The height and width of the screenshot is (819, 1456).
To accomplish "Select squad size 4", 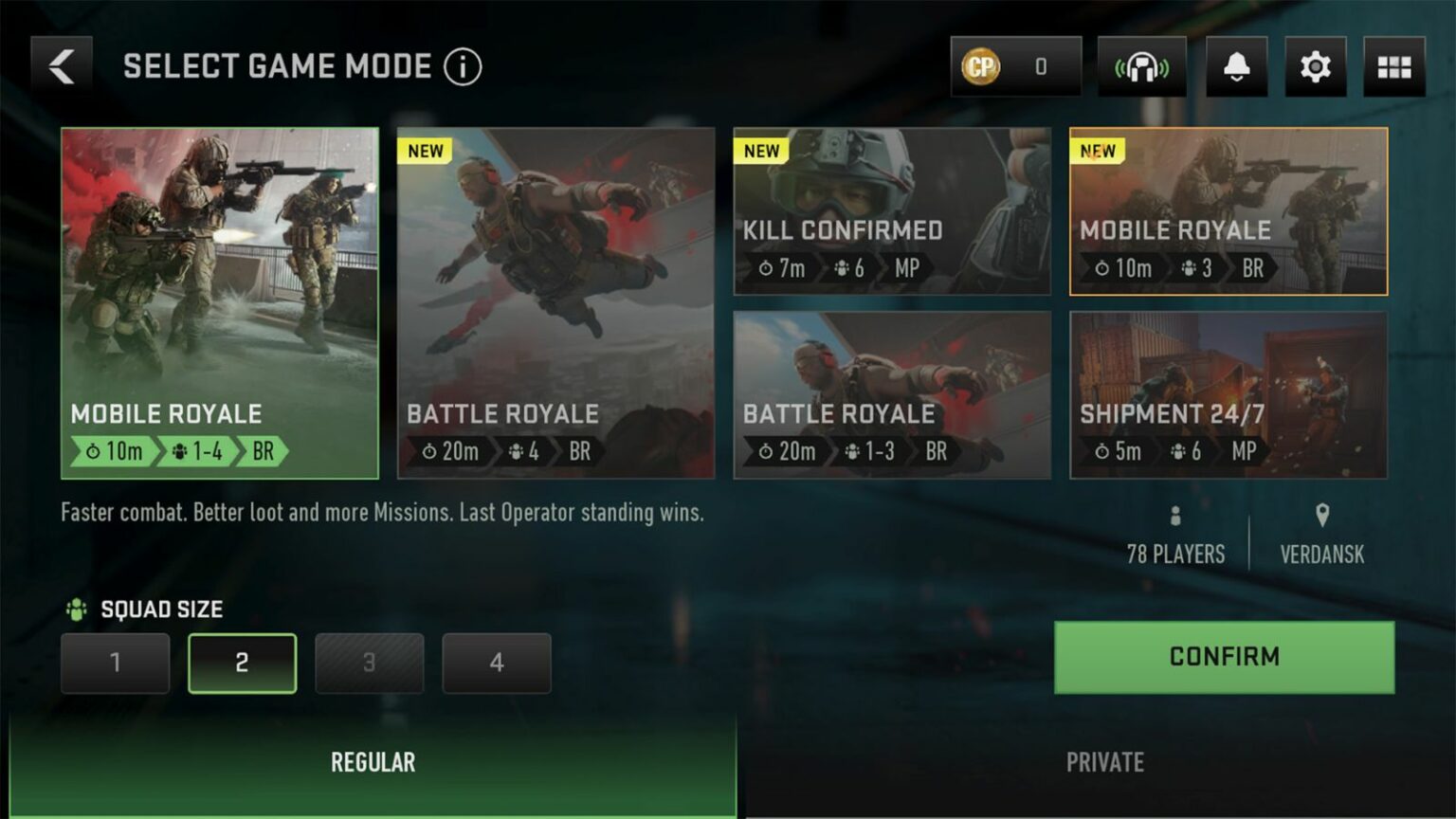I will tap(496, 663).
